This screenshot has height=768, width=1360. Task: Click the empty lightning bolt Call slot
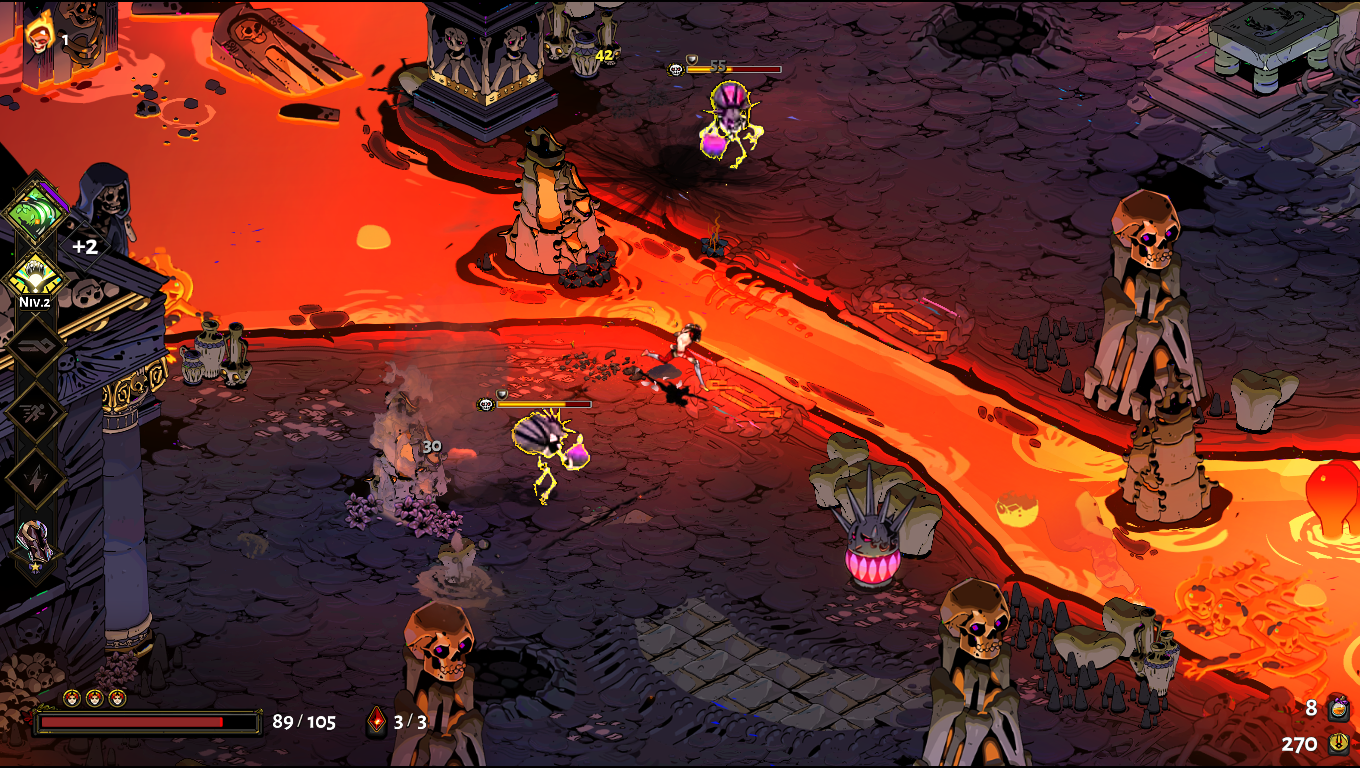click(35, 478)
